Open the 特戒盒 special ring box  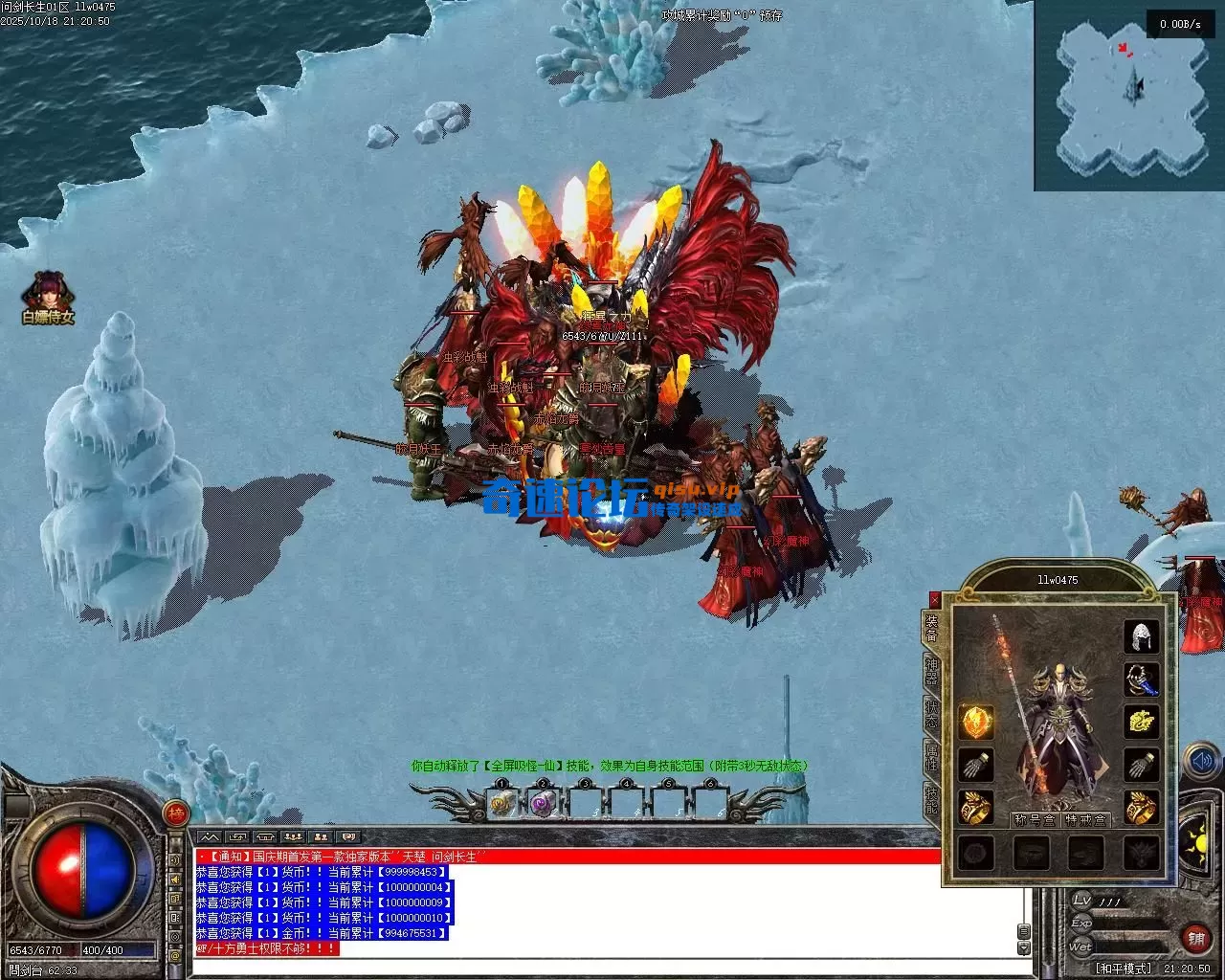(x=1086, y=819)
